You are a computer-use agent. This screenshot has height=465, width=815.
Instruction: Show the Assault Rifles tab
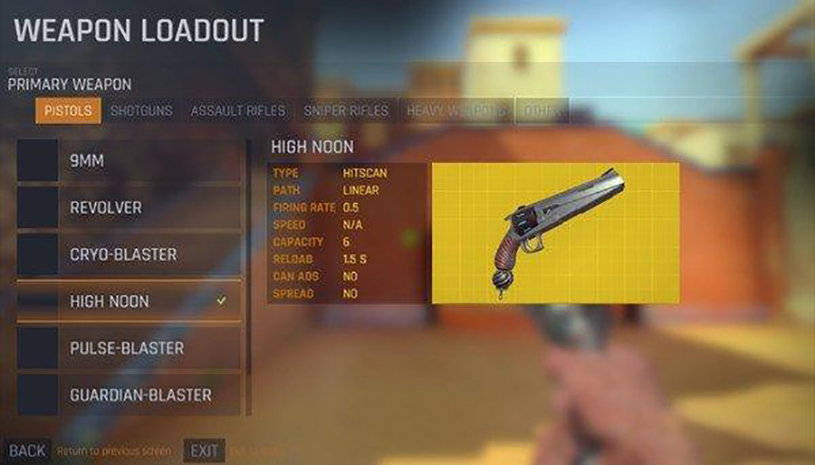(x=238, y=111)
